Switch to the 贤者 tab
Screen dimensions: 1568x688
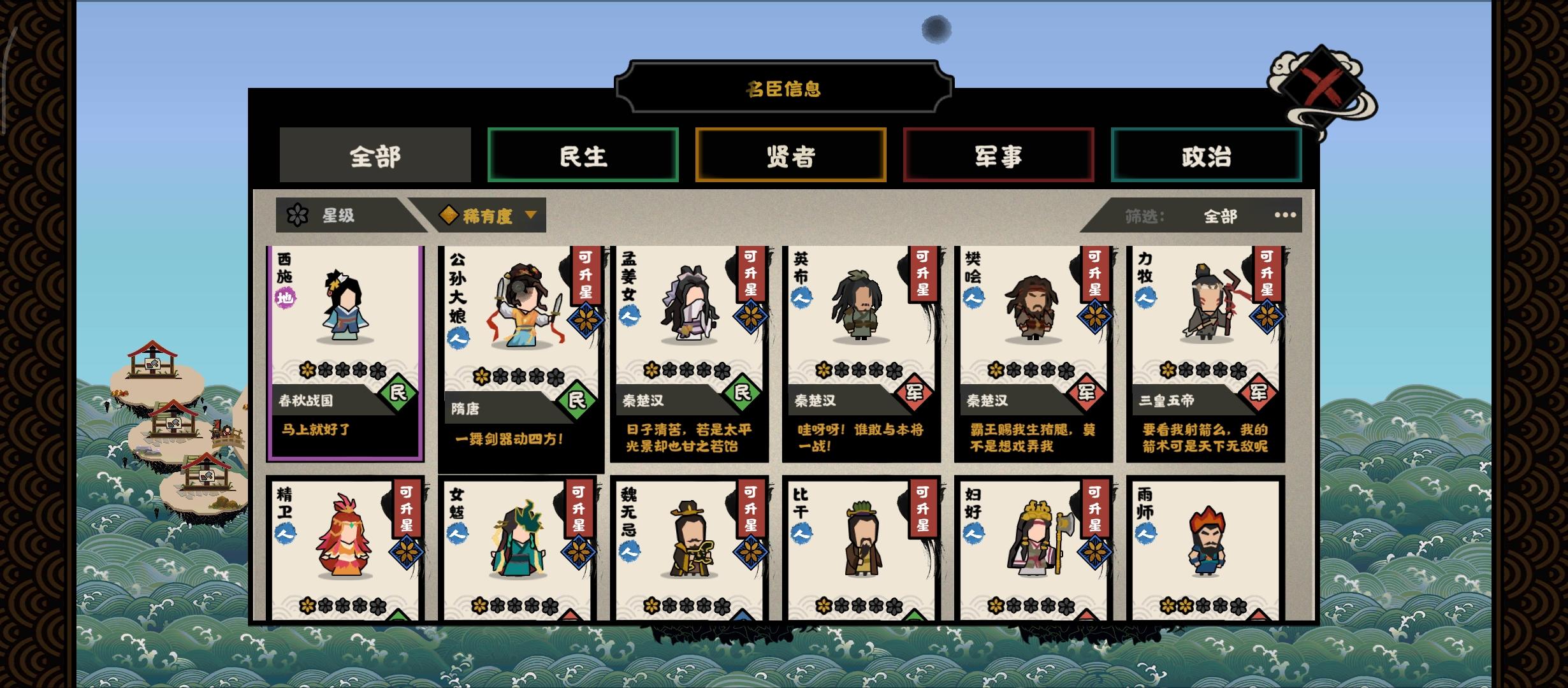790,155
